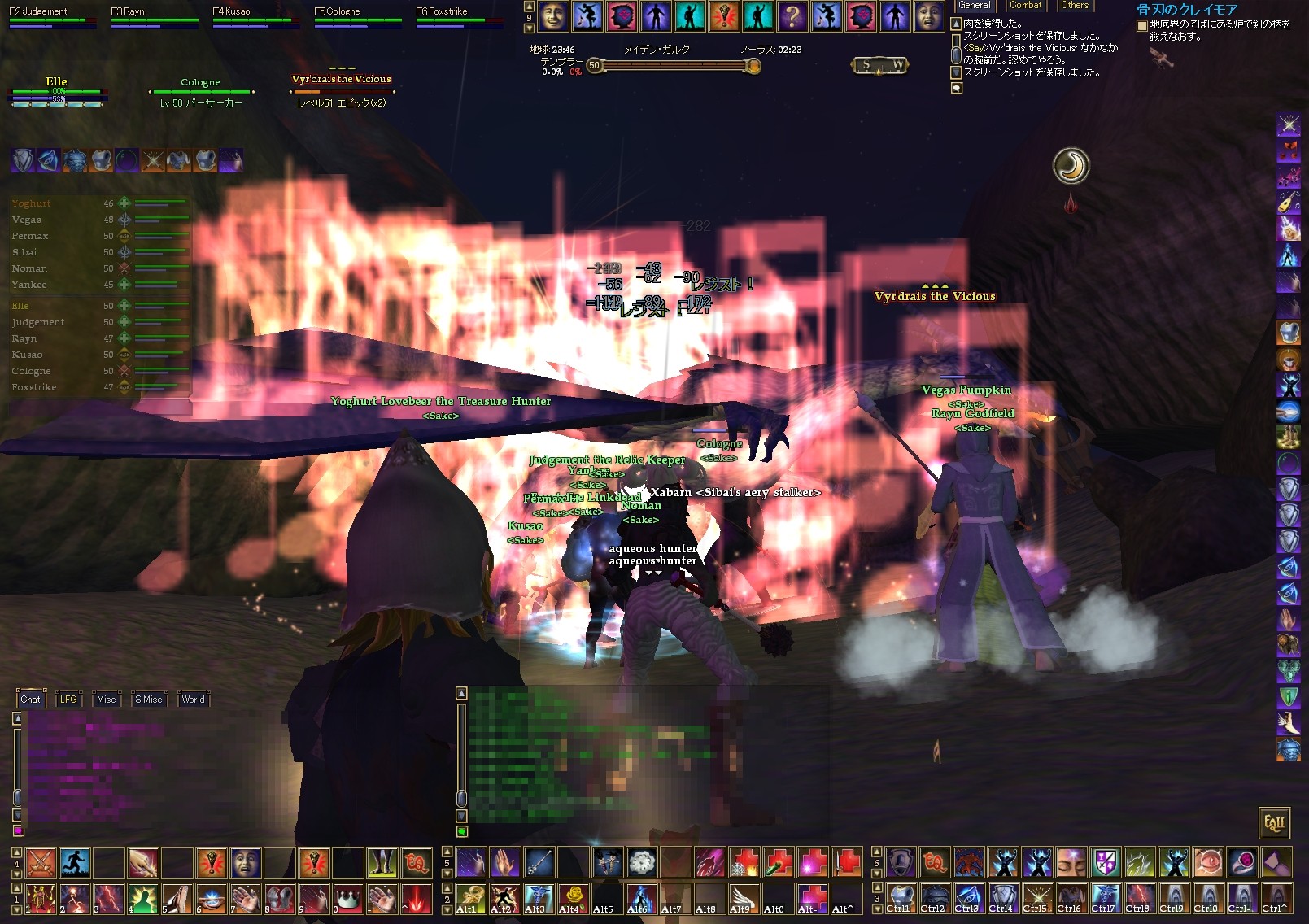Image resolution: width=1309 pixels, height=924 pixels.
Task: Open the World chat tab
Action: coord(193,700)
